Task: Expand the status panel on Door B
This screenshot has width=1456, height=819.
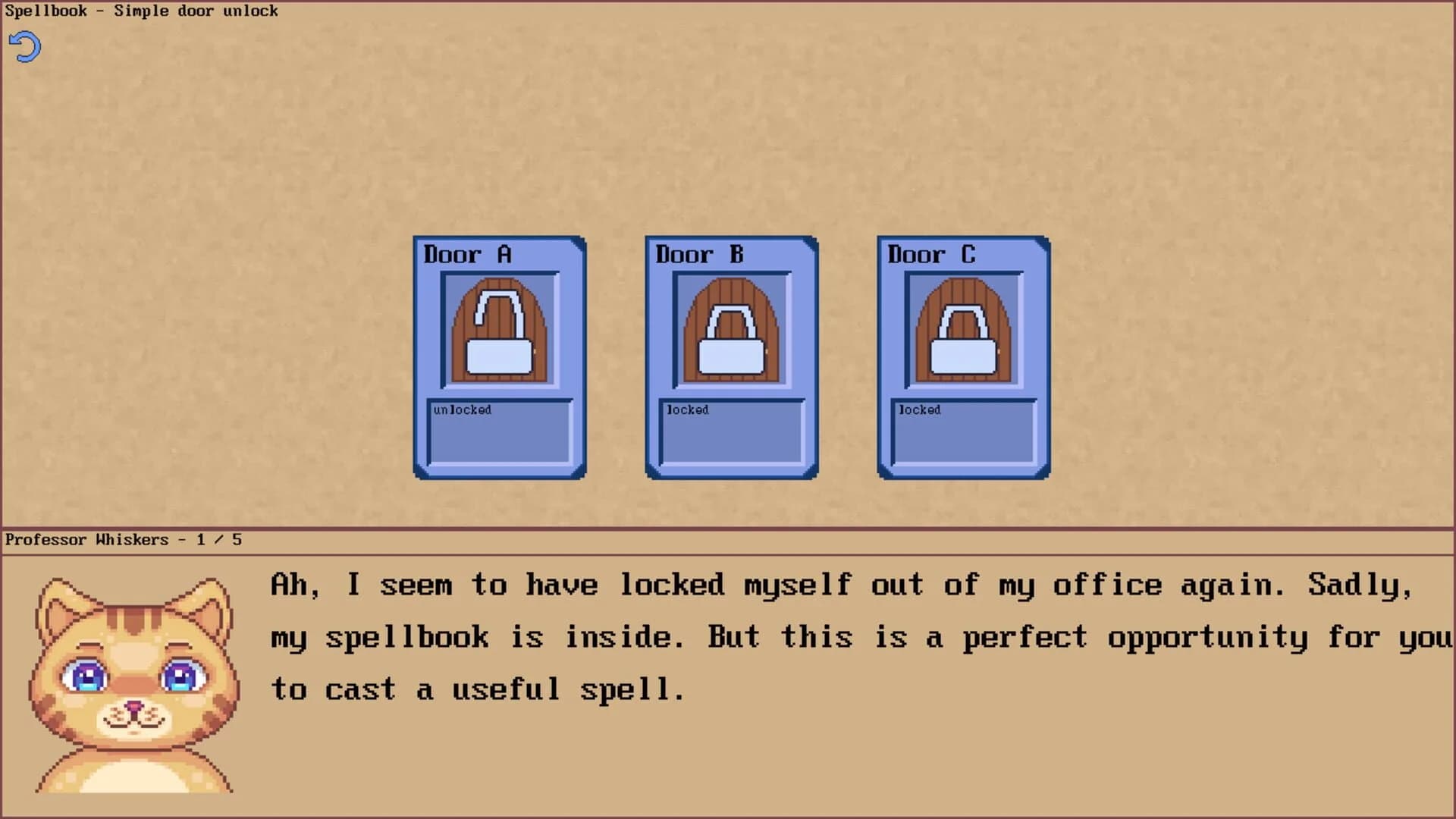Action: (730, 432)
